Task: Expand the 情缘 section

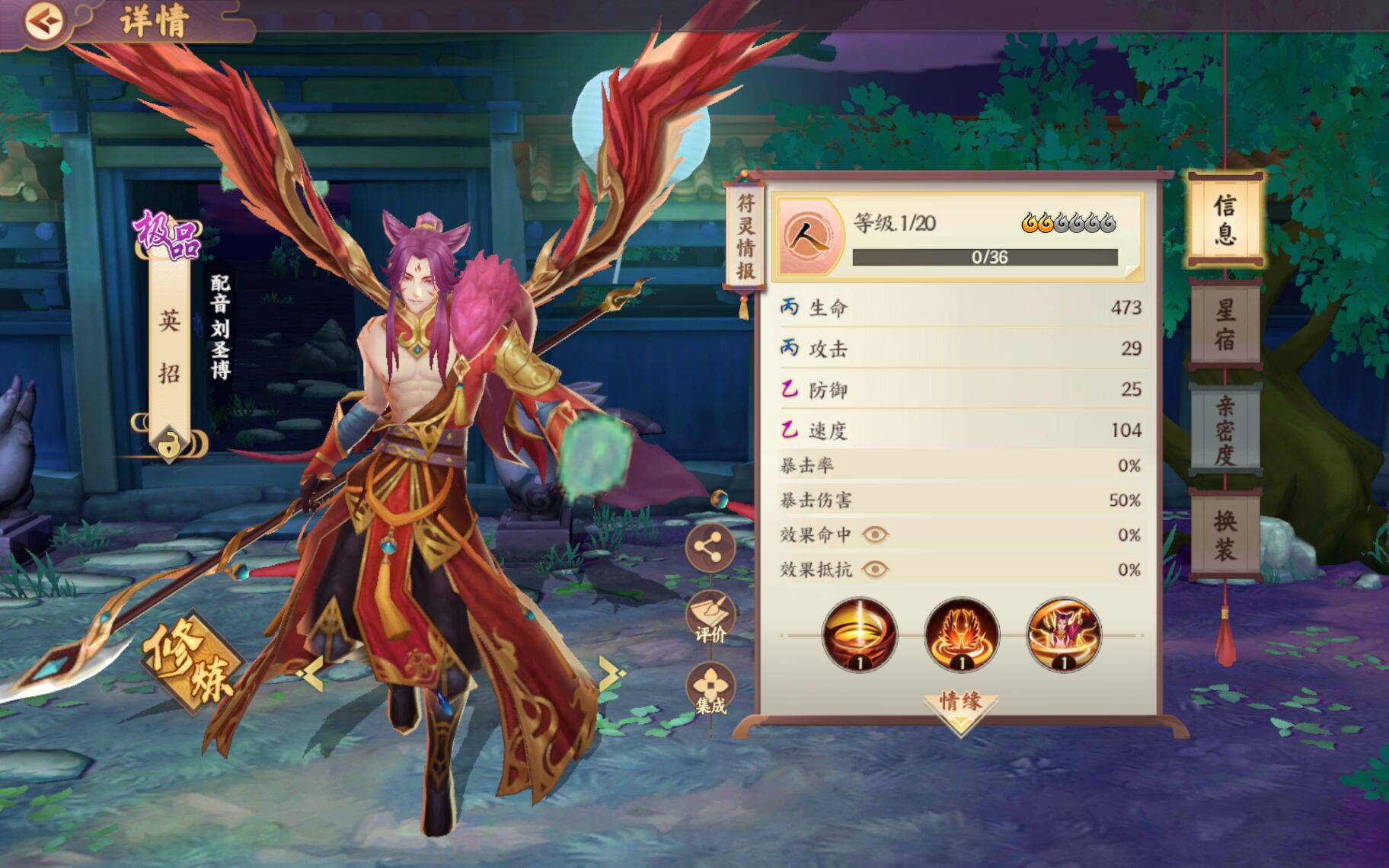Action: pyautogui.click(x=960, y=708)
